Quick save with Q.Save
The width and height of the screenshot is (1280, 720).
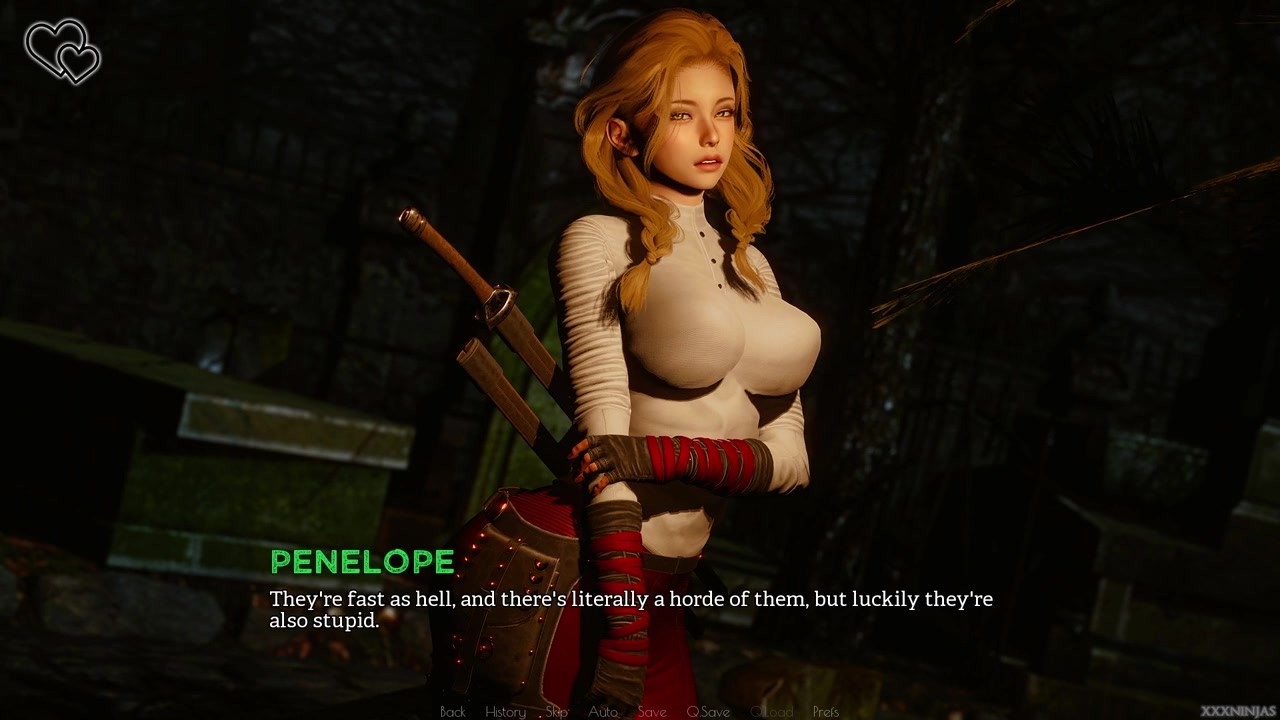tap(708, 712)
